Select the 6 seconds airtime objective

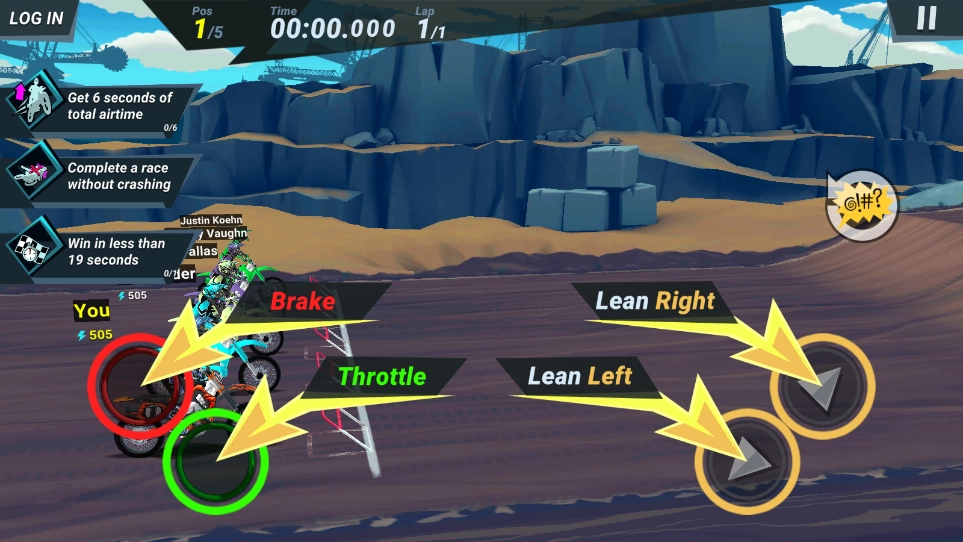100,106
